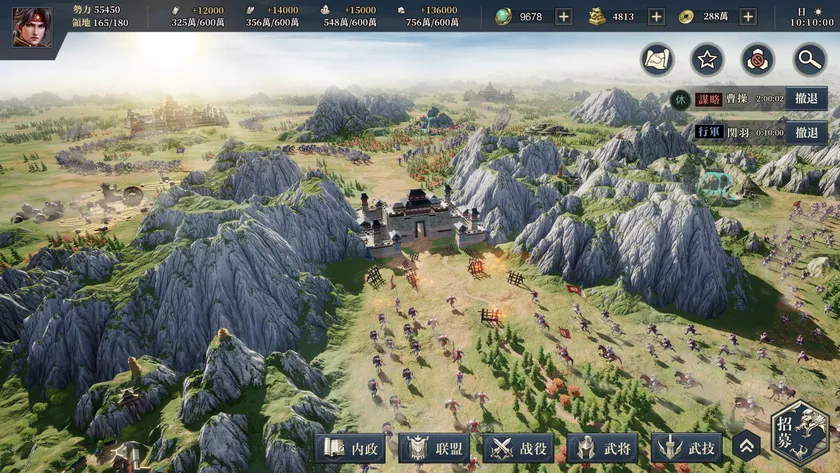Toggle the green 休 rest icon
The image size is (840, 473).
[x=680, y=99]
